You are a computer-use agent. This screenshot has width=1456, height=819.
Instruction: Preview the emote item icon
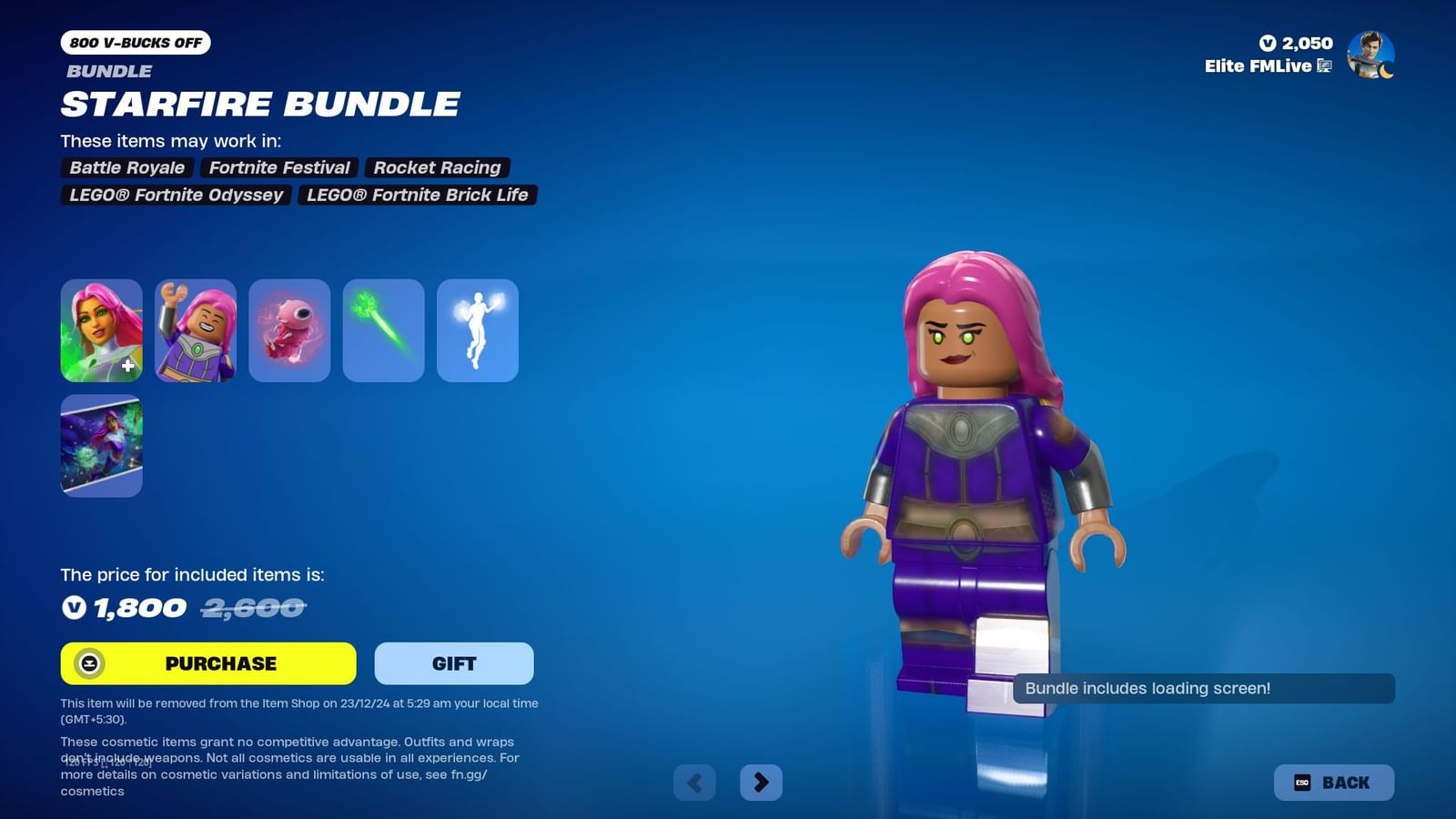click(477, 330)
